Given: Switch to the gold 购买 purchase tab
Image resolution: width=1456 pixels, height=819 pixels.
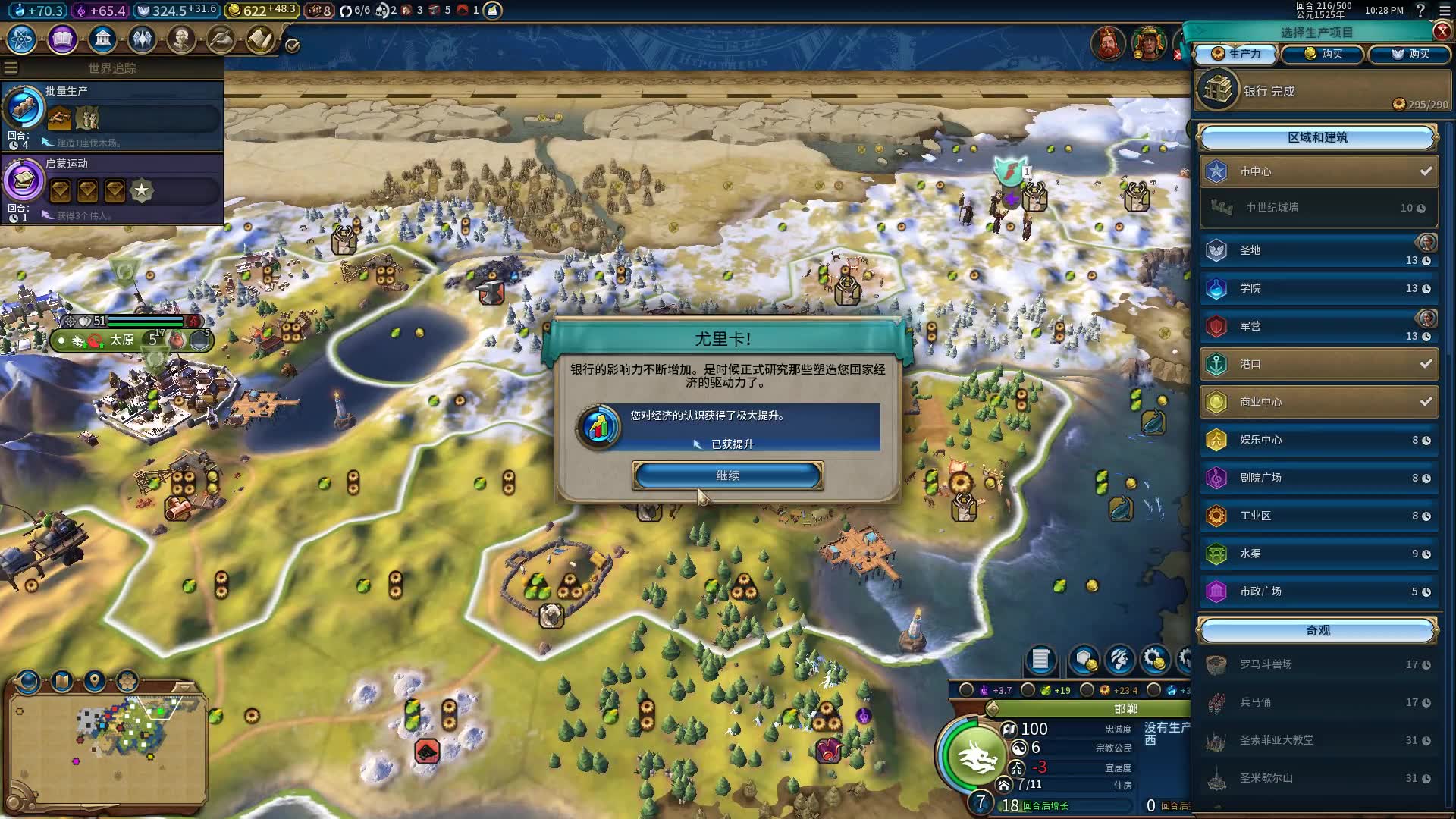Looking at the screenshot, I should coord(1323,54).
